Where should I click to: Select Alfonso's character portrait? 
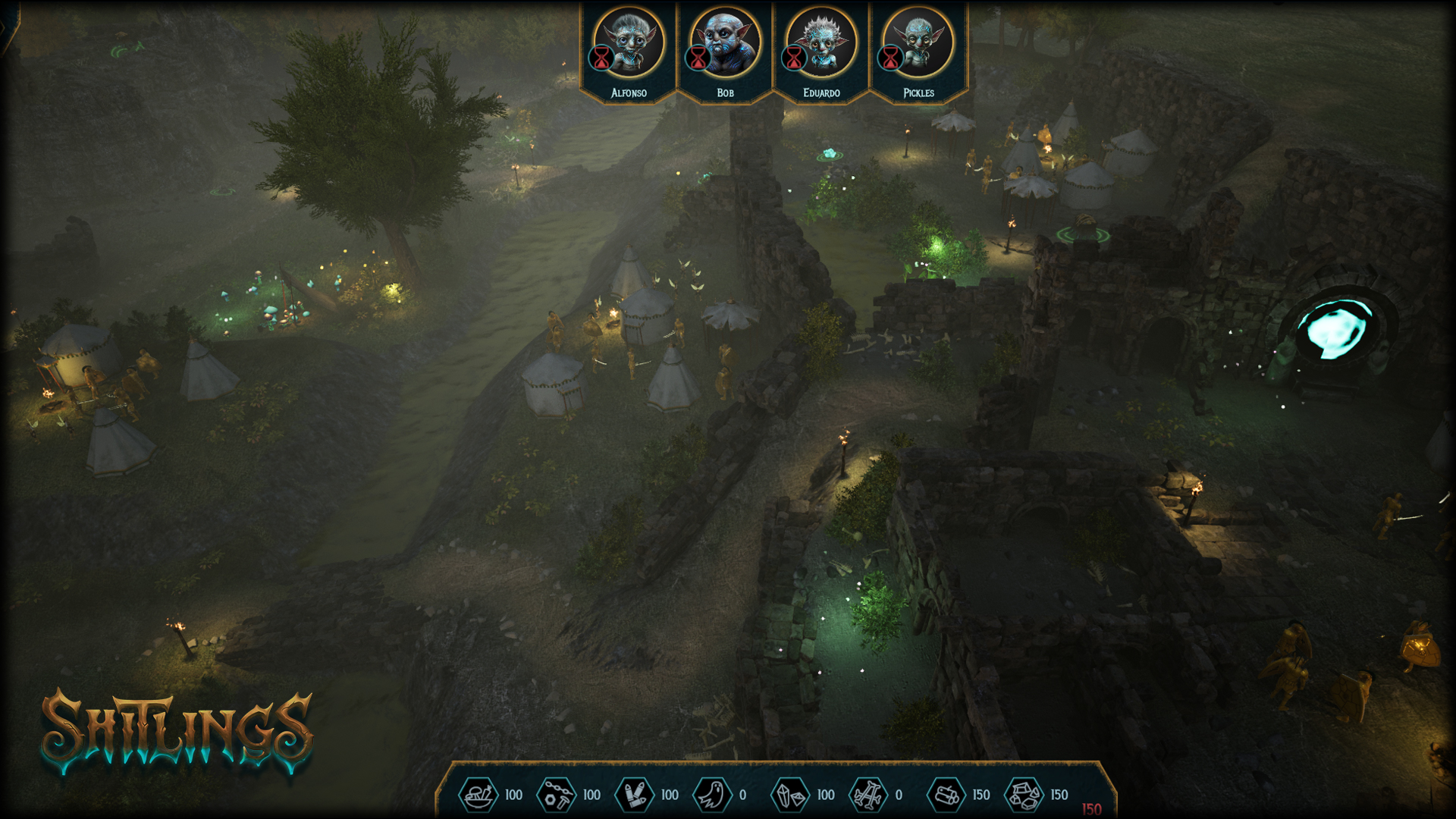[x=629, y=43]
